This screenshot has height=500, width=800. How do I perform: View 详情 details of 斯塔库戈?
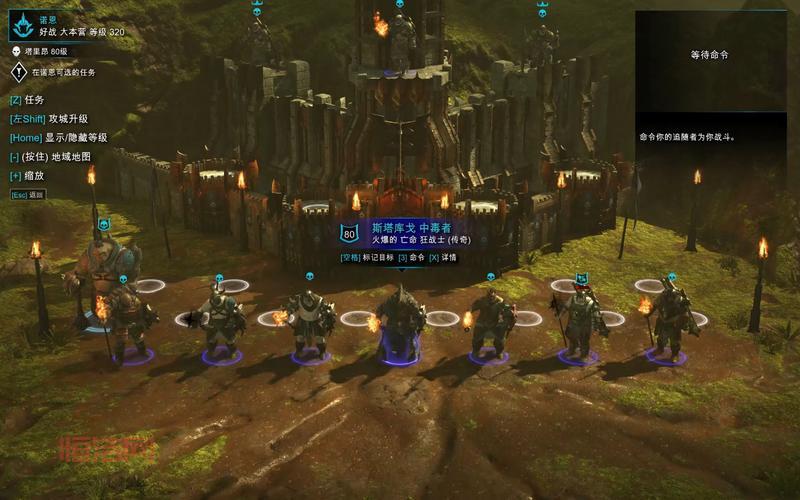pos(443,257)
